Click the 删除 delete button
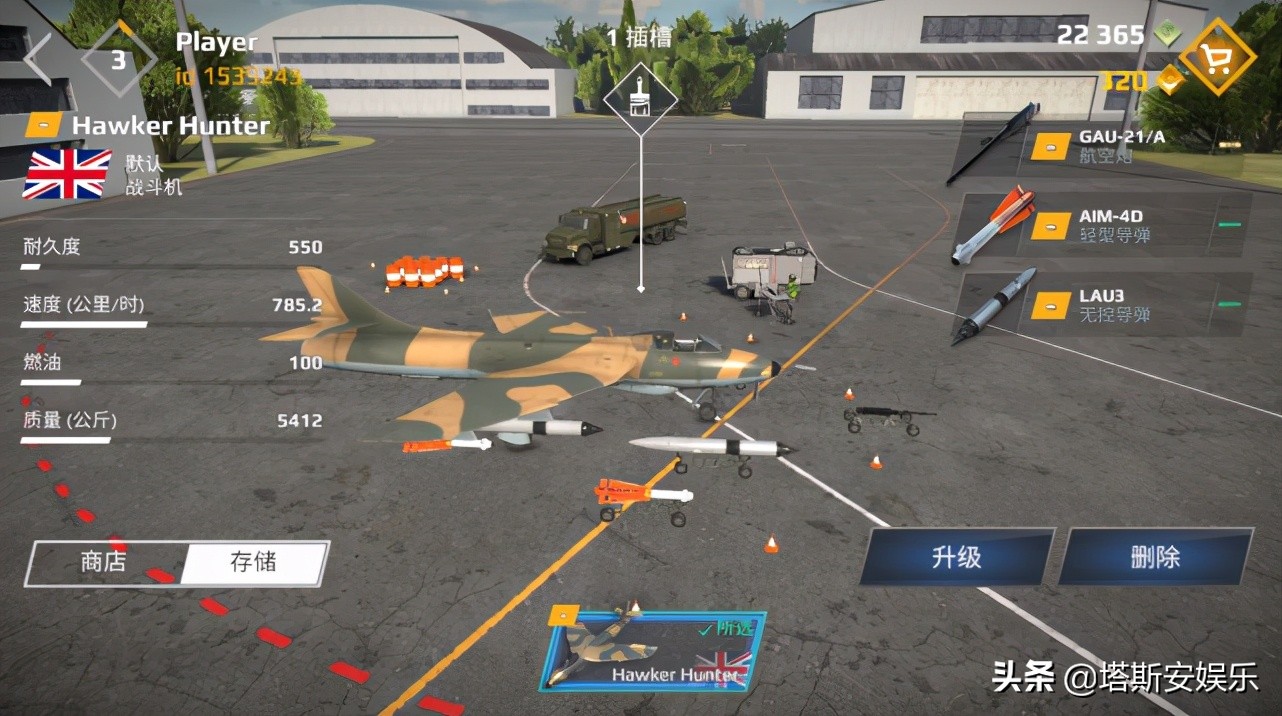 (1155, 557)
